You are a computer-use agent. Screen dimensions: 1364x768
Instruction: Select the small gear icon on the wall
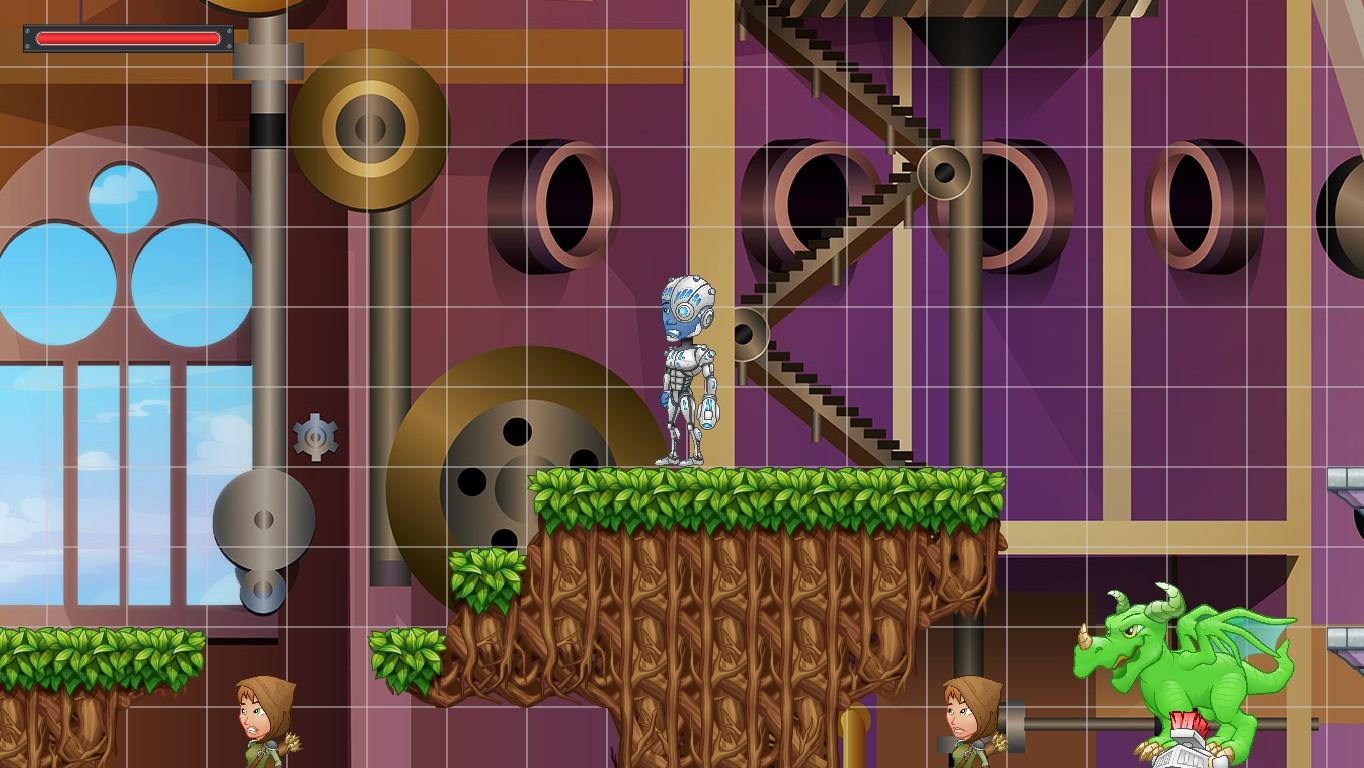tap(315, 437)
